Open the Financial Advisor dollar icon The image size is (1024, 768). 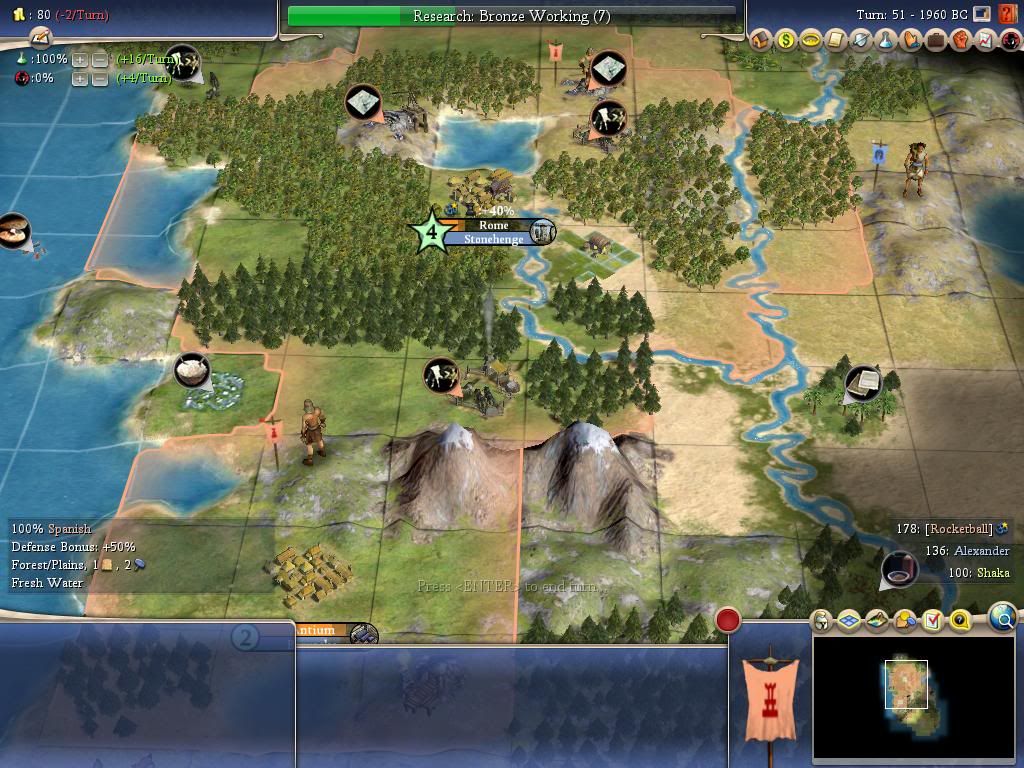point(786,40)
